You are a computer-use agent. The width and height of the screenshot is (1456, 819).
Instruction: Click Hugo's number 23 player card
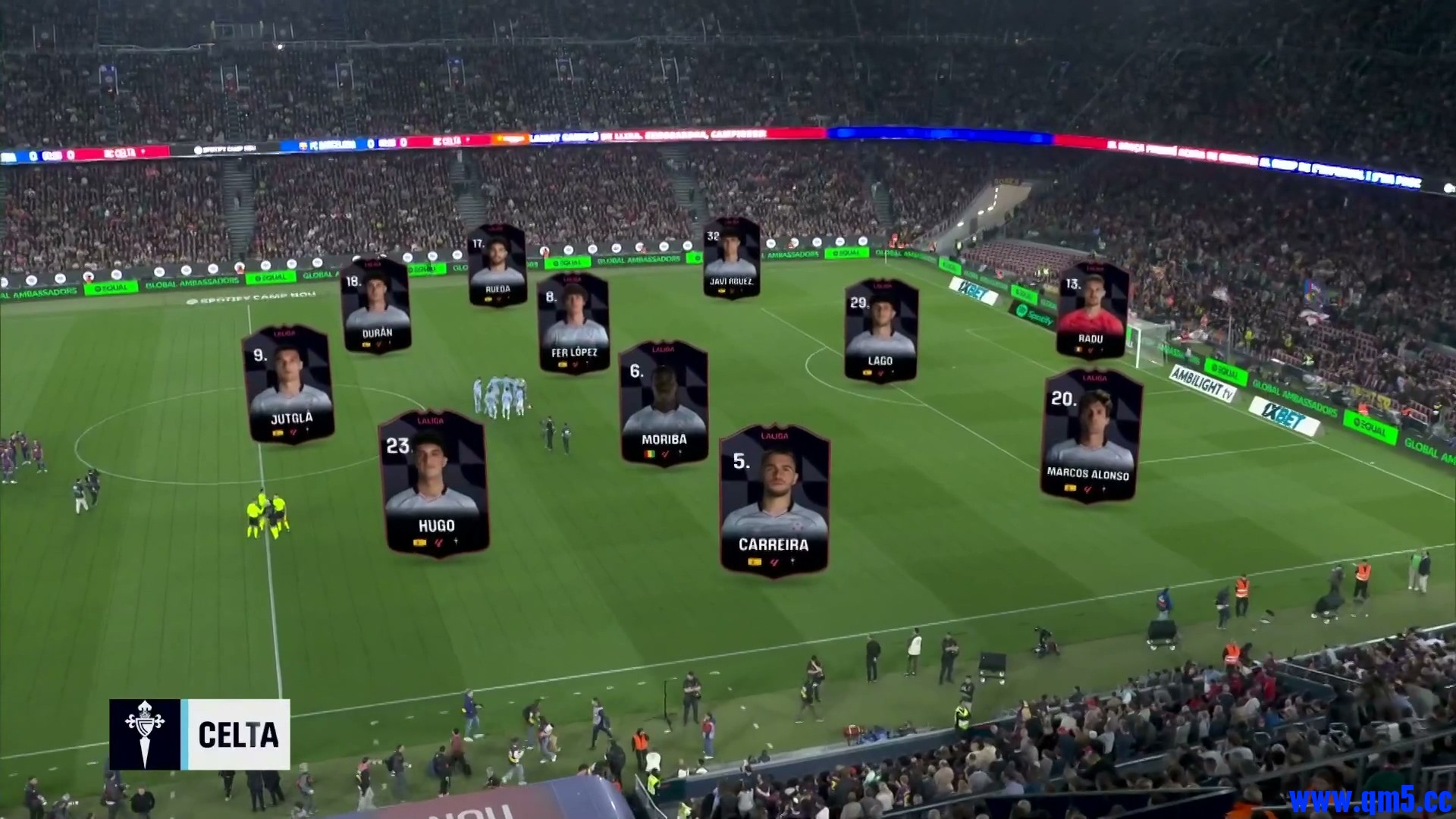[x=435, y=484]
